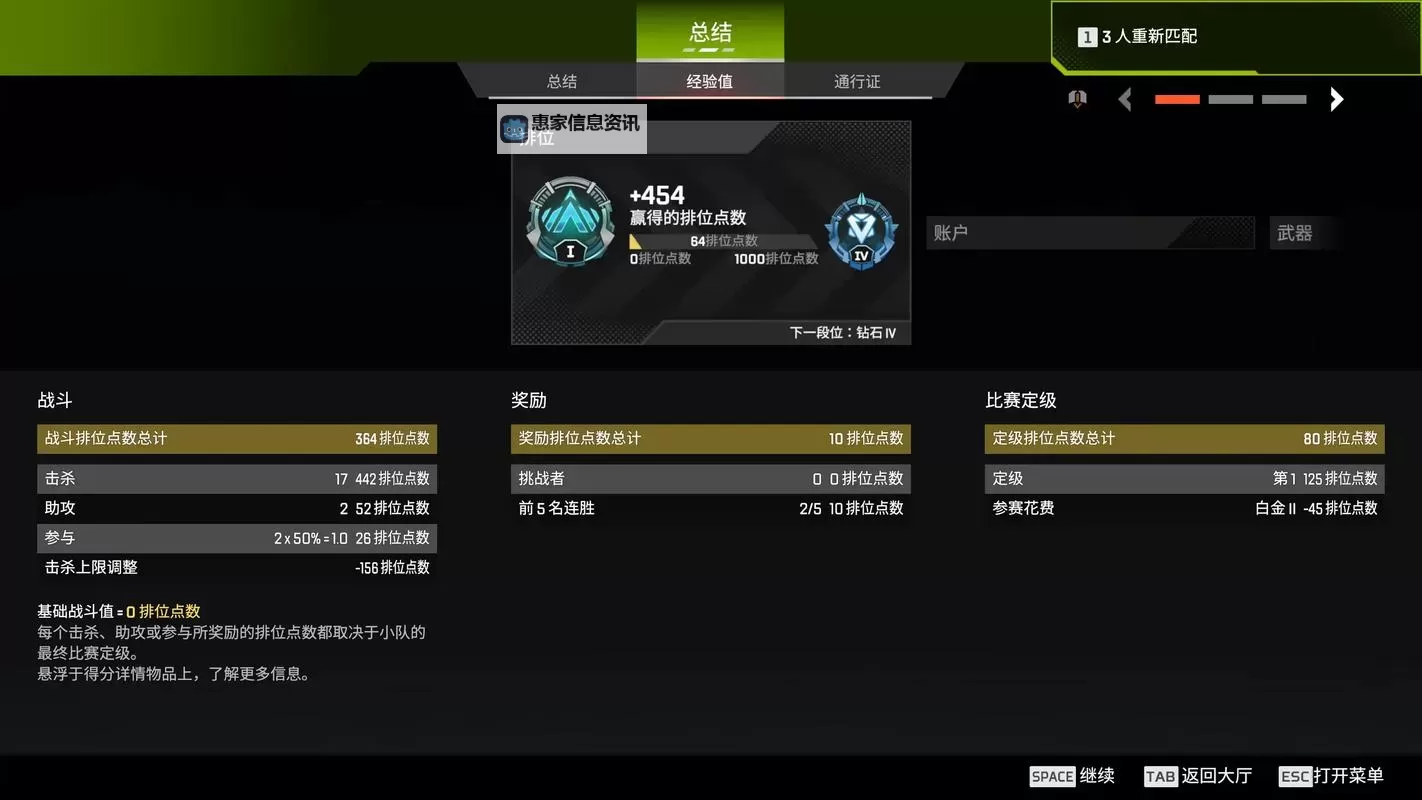Open the 账户 account panel
This screenshot has width=1422, height=800.
(1089, 232)
